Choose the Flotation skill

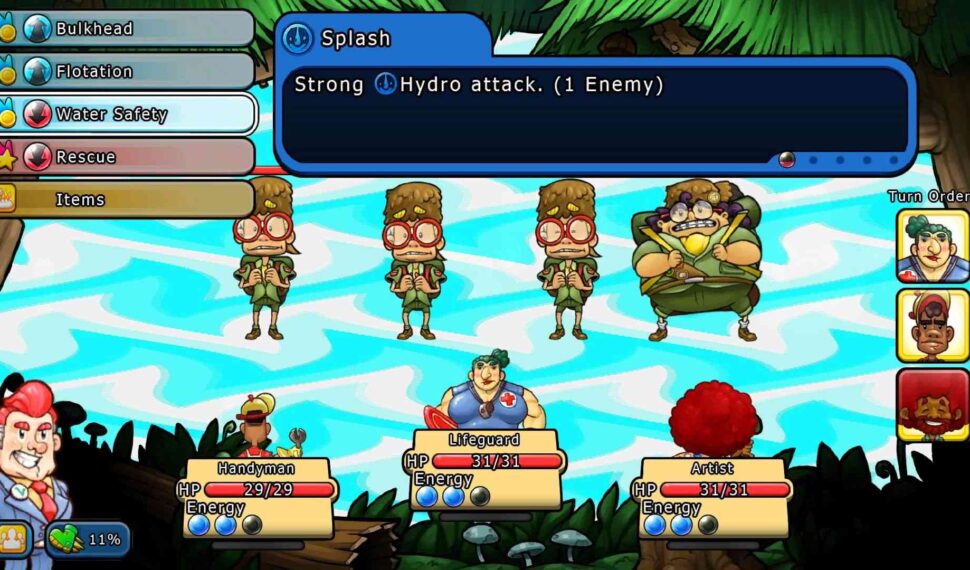click(x=130, y=71)
